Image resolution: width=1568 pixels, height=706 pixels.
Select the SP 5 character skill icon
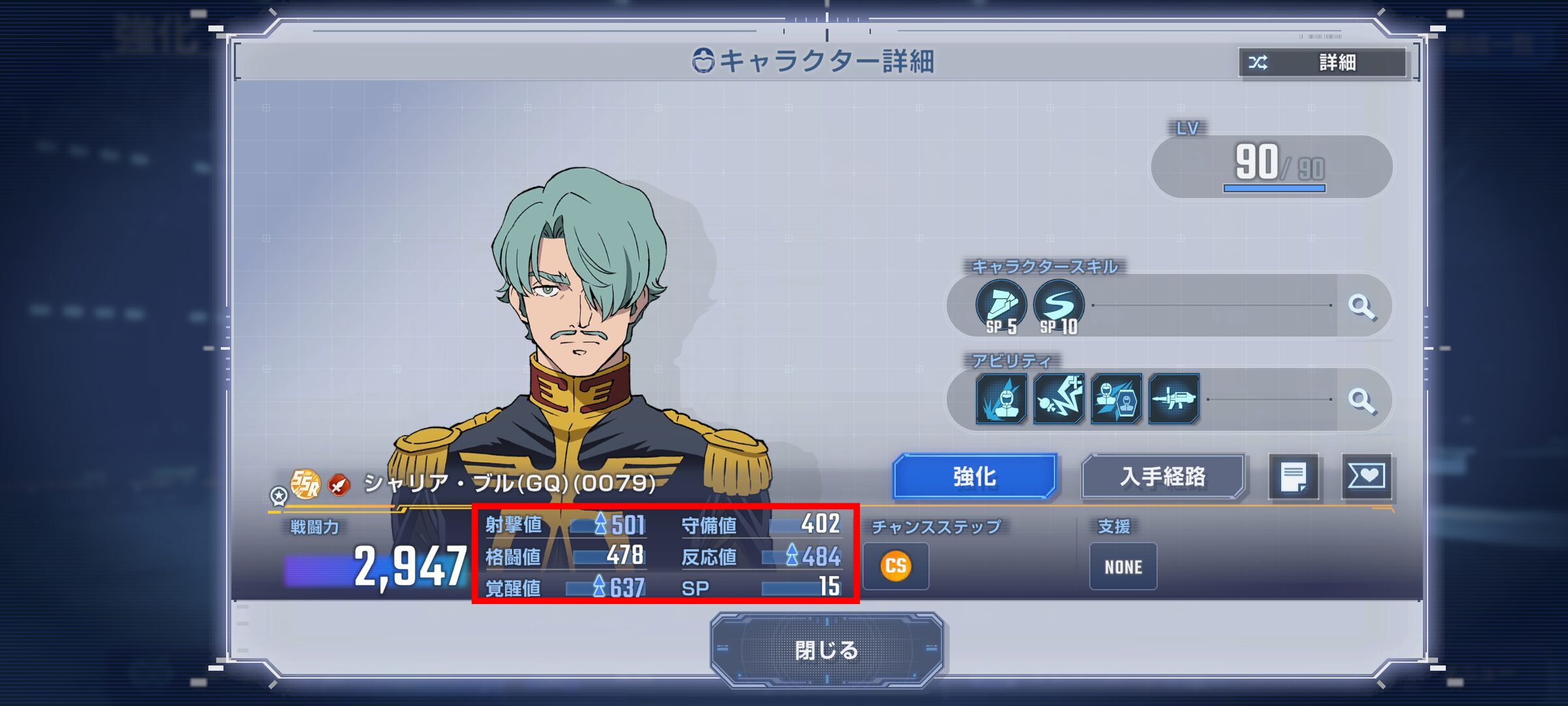tap(1001, 306)
